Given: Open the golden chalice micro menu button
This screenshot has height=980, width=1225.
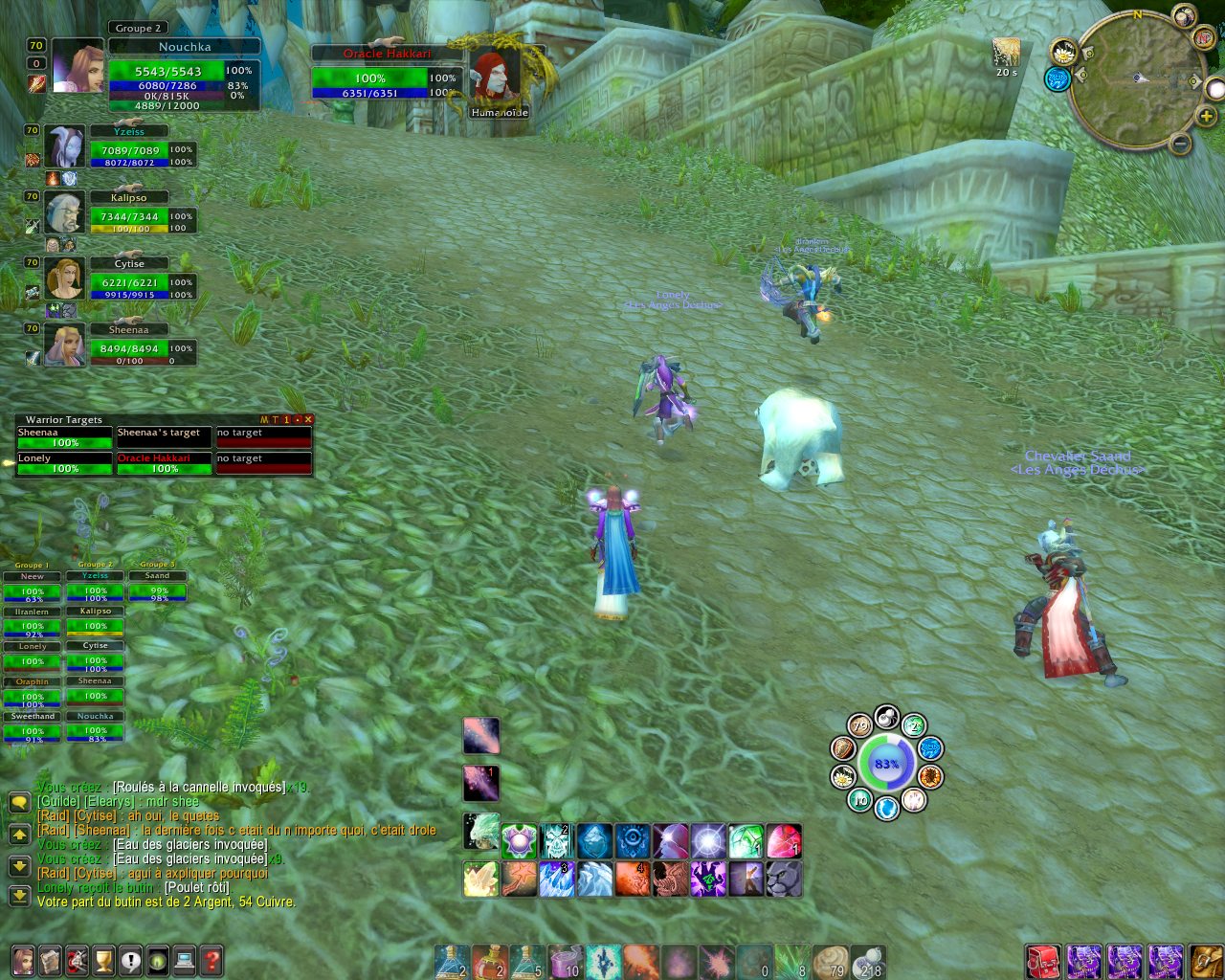Looking at the screenshot, I should [x=103, y=960].
